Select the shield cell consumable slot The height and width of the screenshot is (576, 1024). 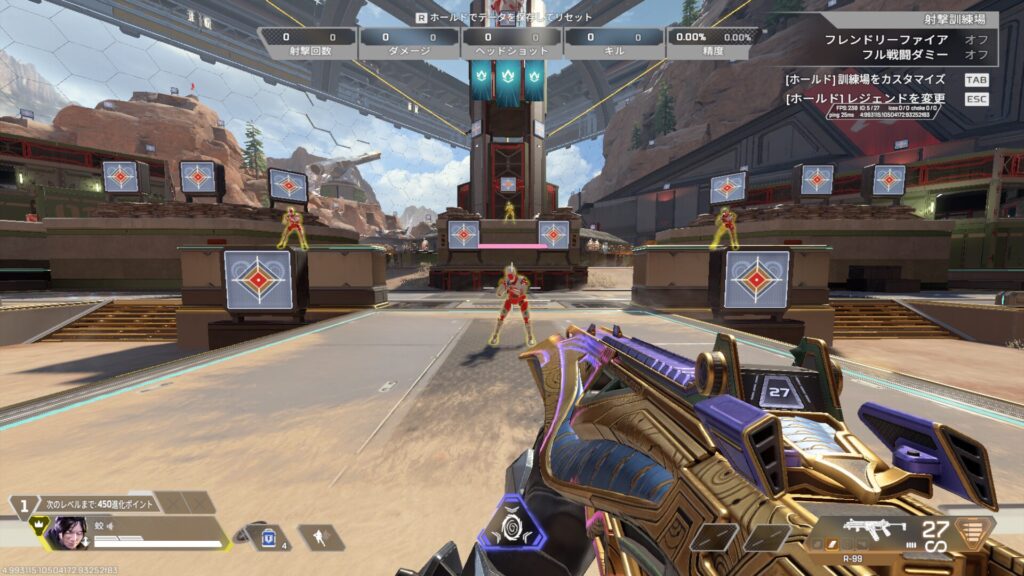coord(268,538)
